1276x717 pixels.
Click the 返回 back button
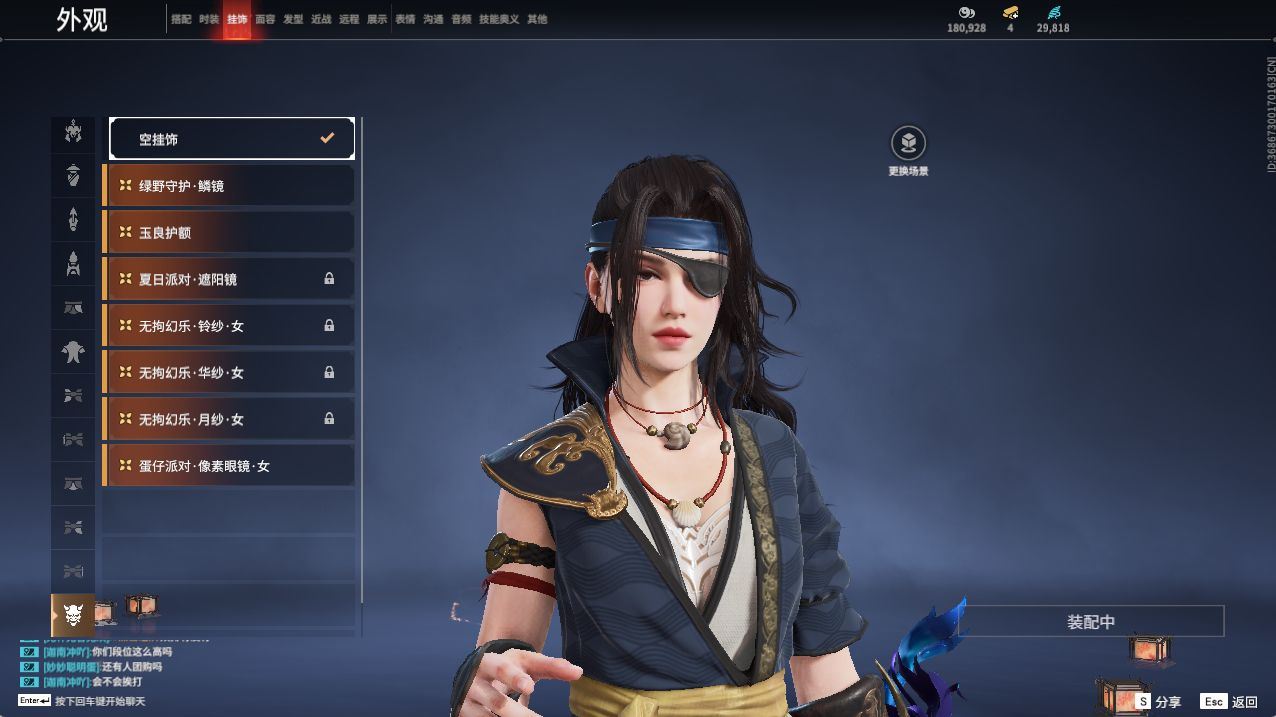coord(1230,702)
